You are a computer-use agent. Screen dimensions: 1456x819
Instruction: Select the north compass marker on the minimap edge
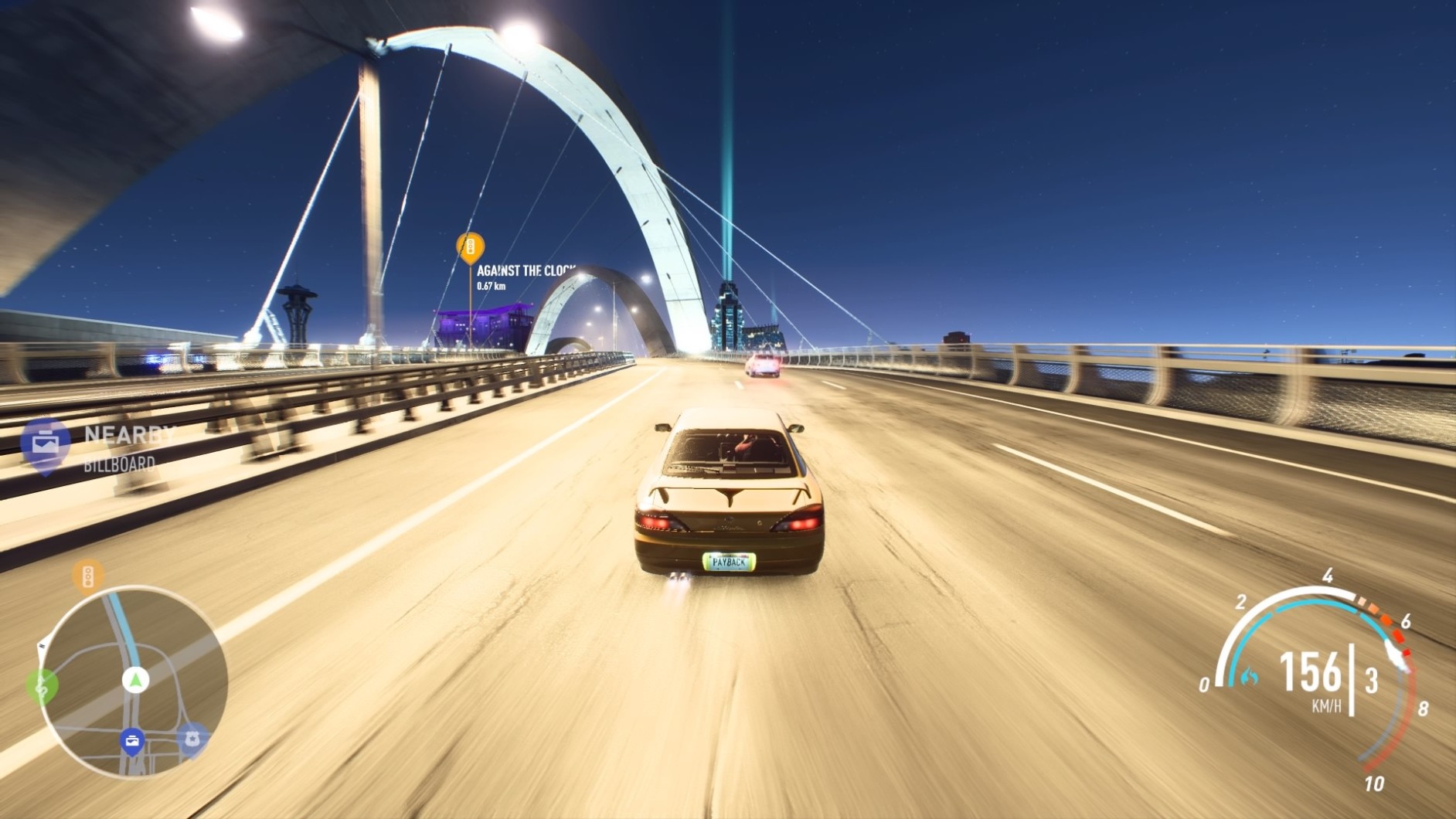[42, 644]
